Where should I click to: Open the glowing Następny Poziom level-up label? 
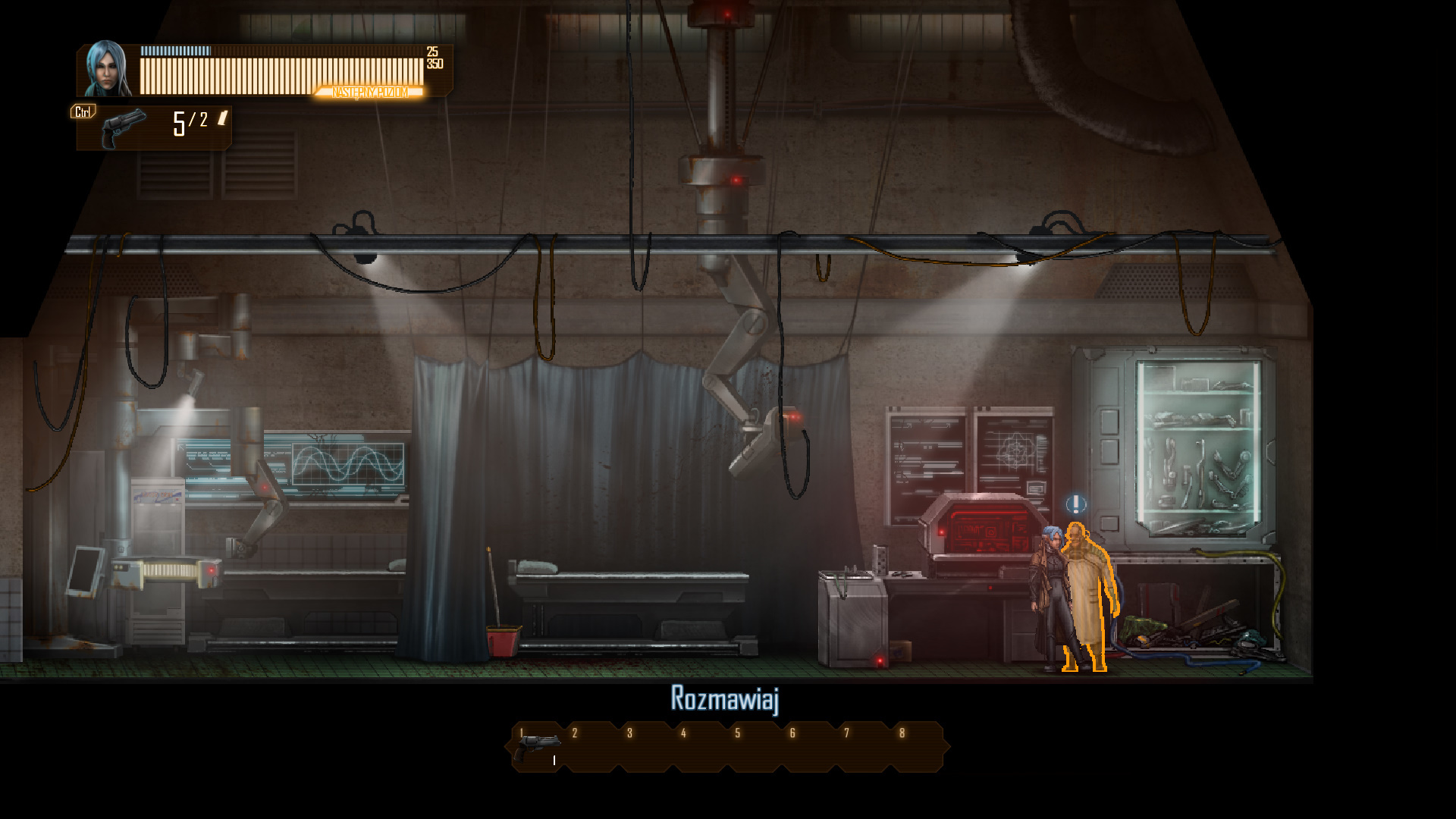pyautogui.click(x=370, y=93)
